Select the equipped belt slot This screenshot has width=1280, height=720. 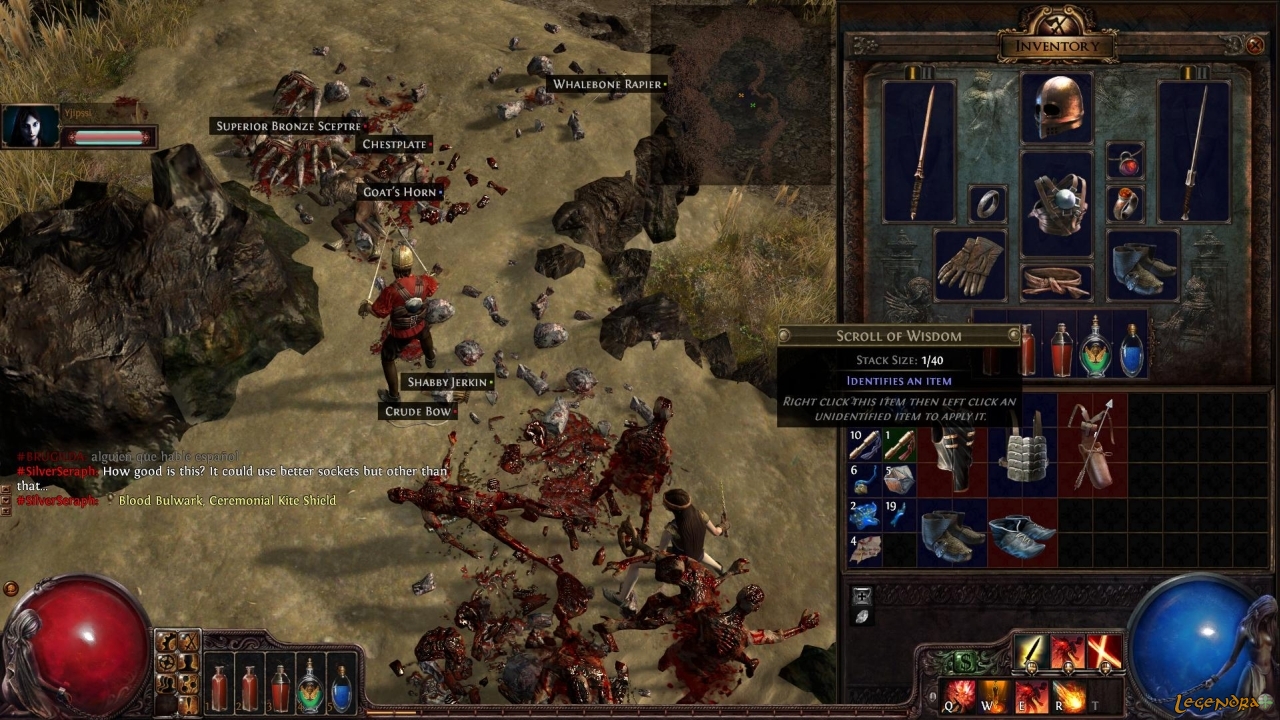(1057, 281)
